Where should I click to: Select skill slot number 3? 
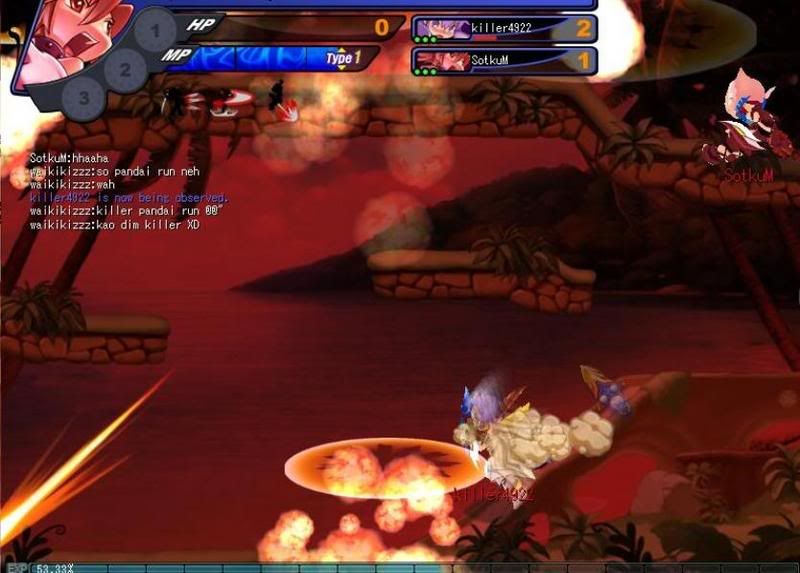[x=84, y=98]
